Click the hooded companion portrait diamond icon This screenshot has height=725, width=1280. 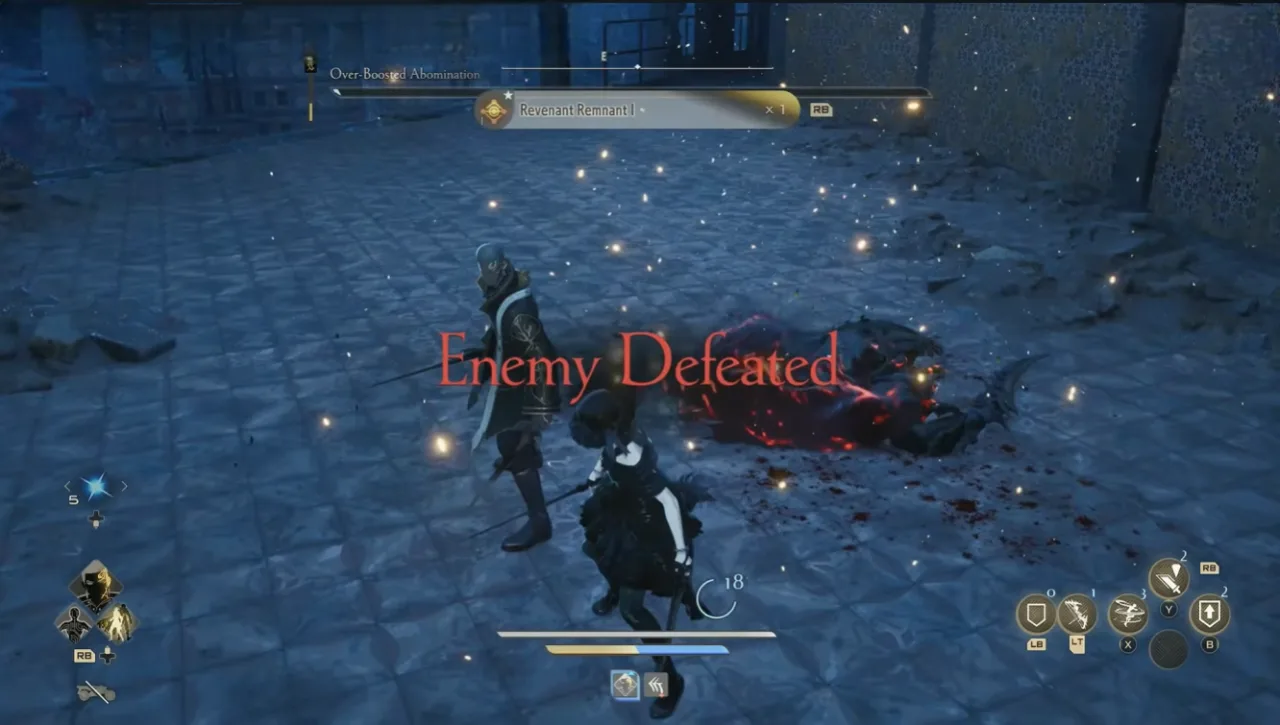pyautogui.click(x=96, y=585)
